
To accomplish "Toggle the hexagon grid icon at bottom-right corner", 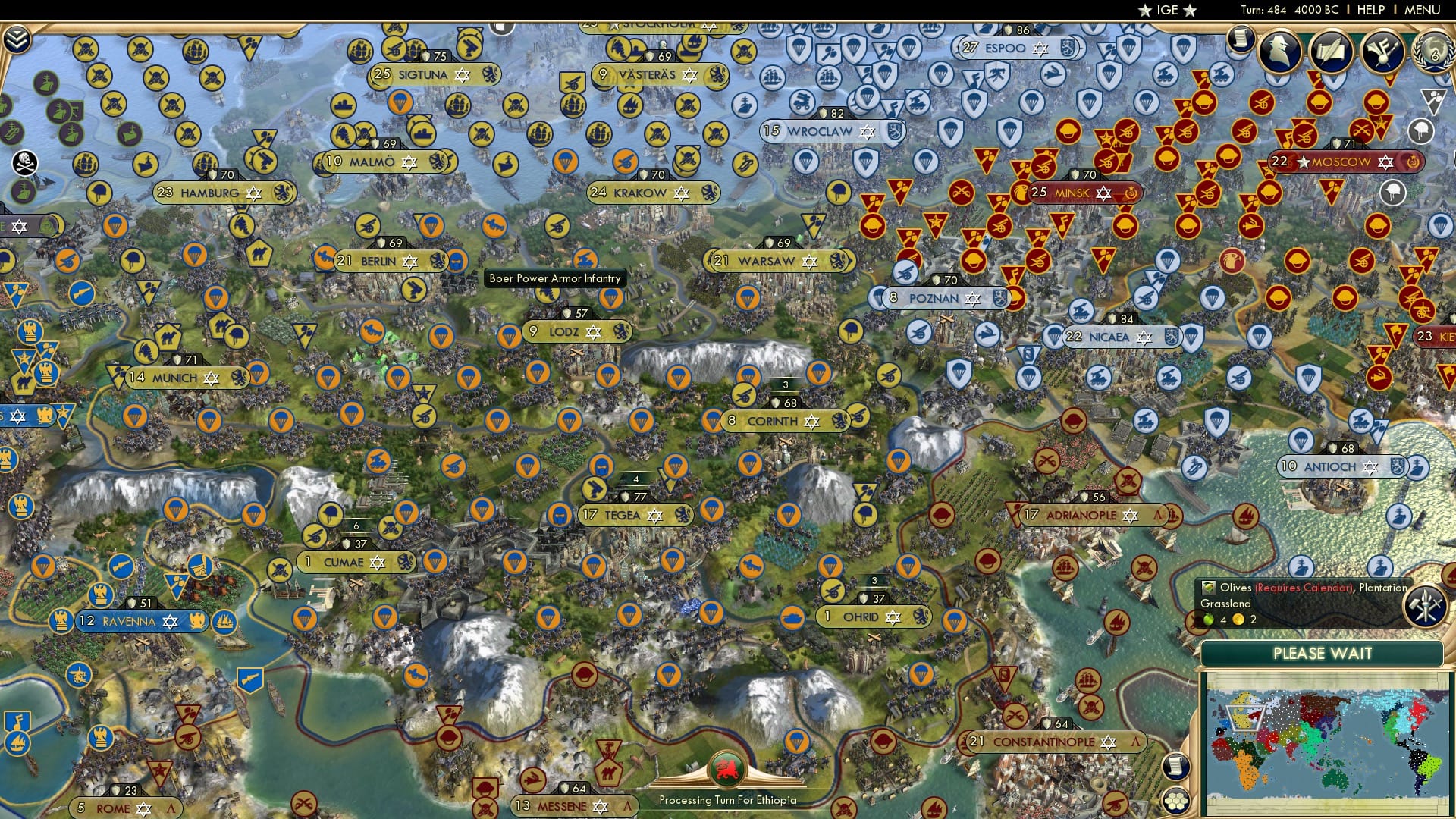I will (x=1176, y=802).
